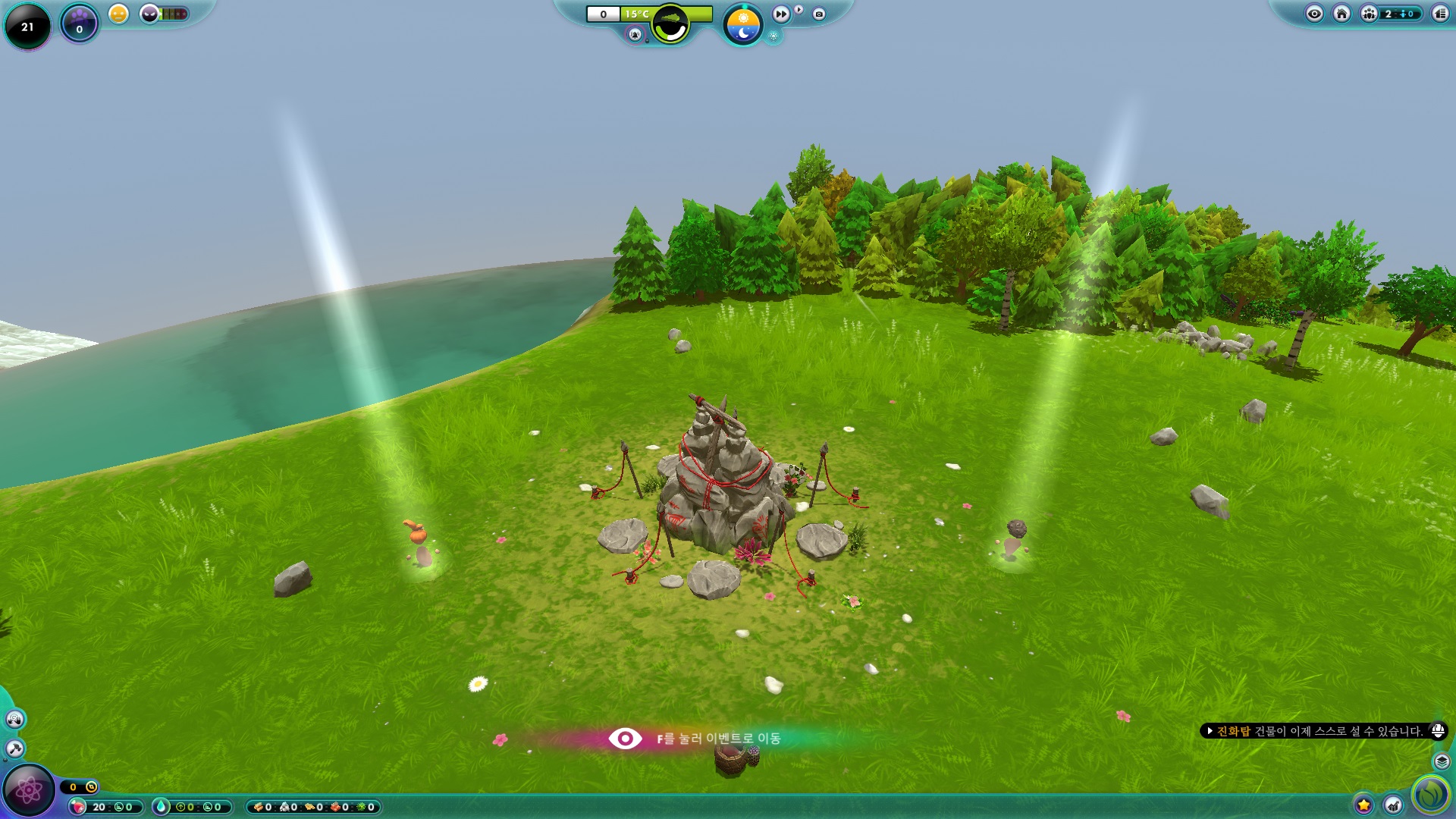
Task: Open the gold star achievements button
Action: pos(1363,805)
